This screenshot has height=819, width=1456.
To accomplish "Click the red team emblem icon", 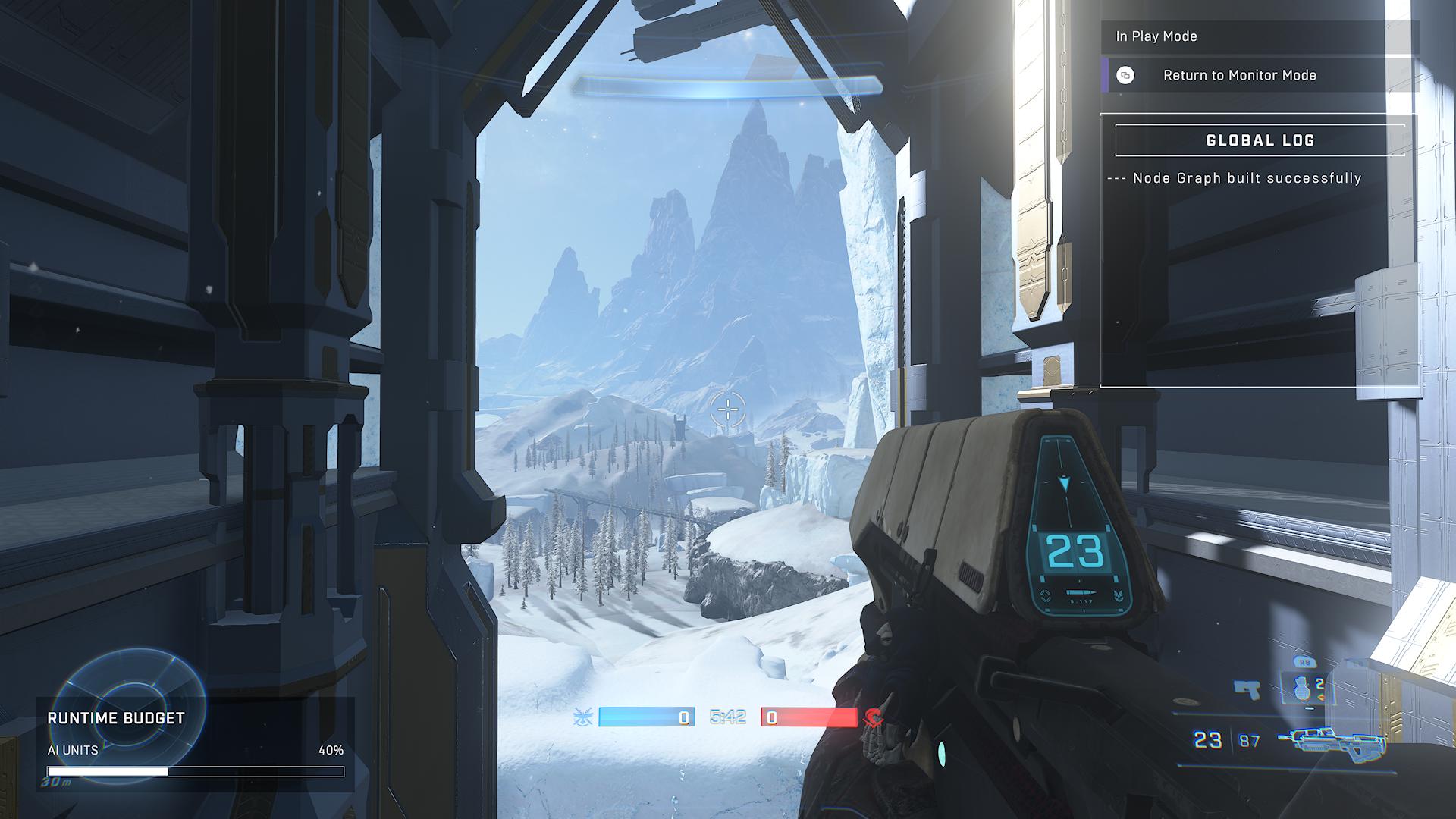I will tap(874, 717).
